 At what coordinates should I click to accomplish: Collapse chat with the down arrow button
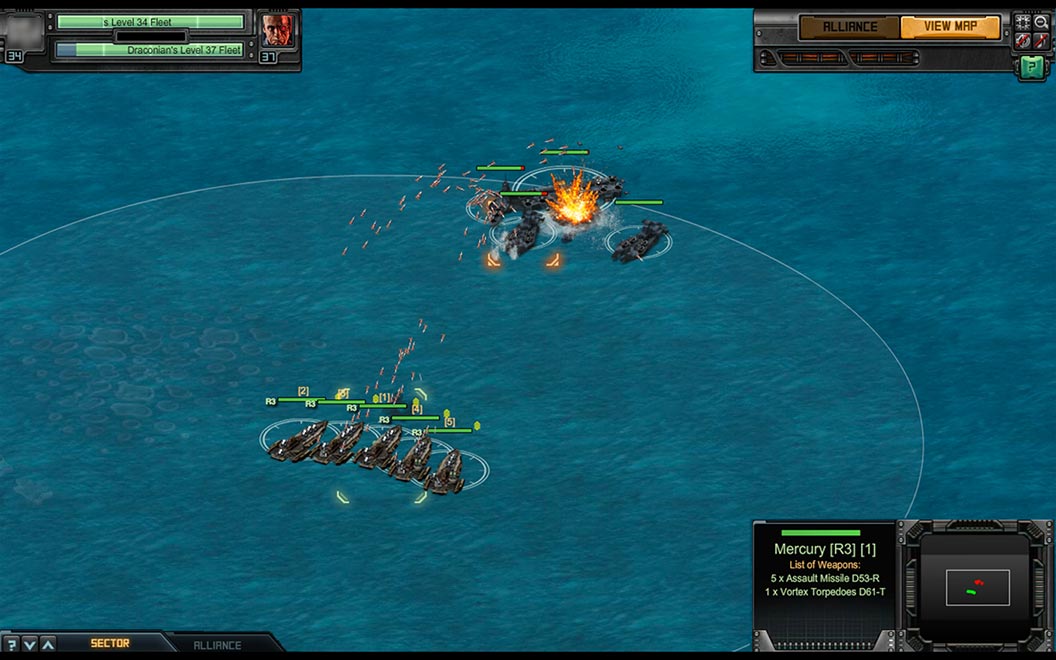30,644
